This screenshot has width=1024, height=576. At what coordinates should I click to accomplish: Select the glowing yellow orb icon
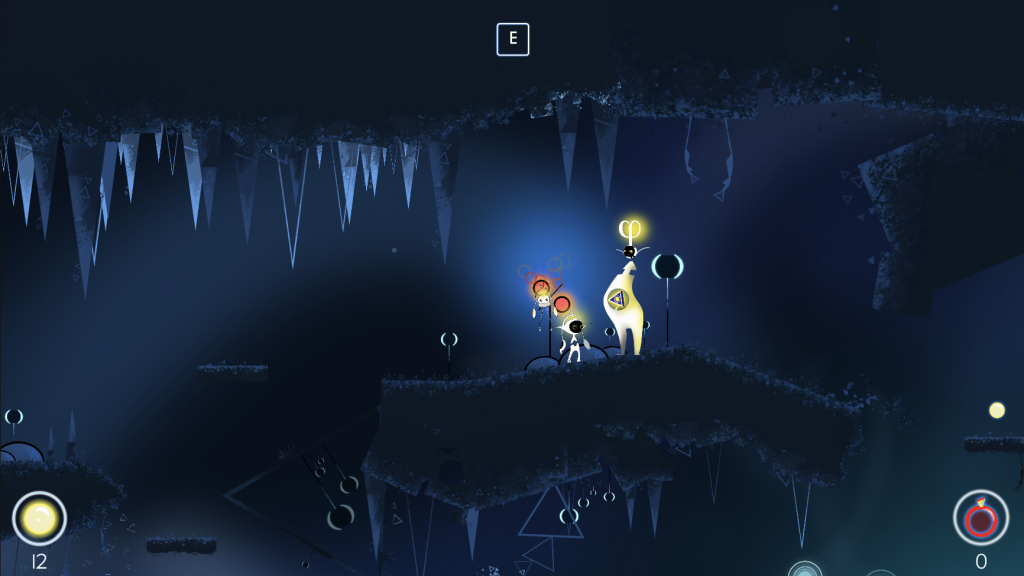39,518
